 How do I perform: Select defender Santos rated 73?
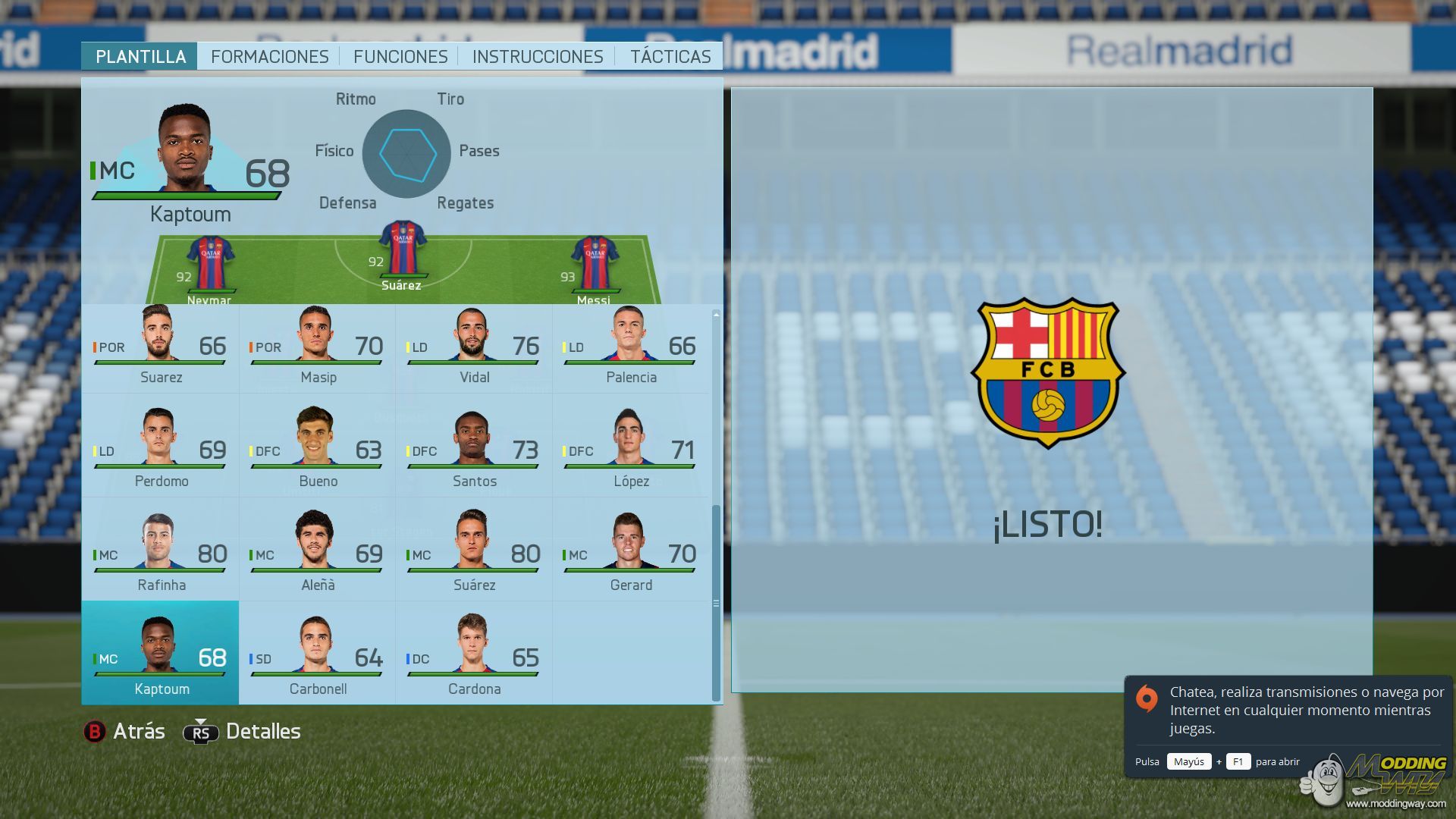pos(474,451)
